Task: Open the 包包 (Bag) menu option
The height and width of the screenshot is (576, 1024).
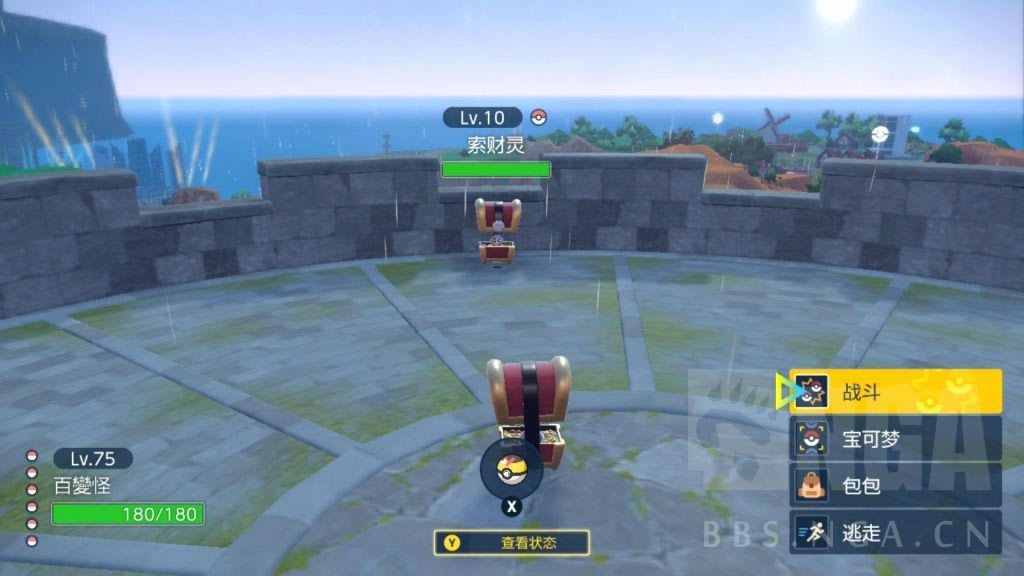Action: (x=895, y=485)
